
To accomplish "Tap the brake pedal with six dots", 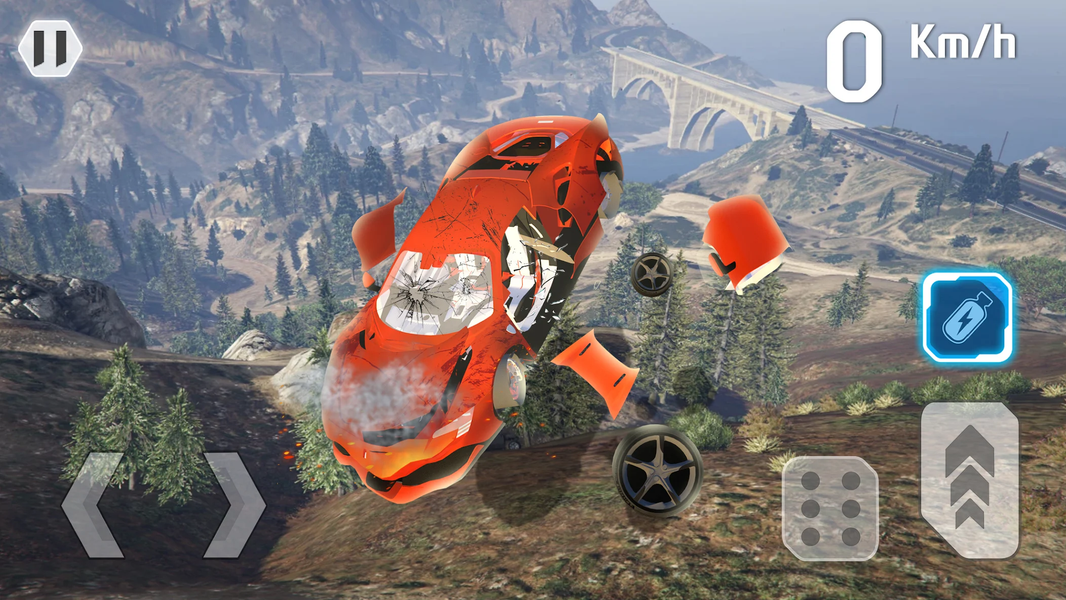I will [x=830, y=508].
